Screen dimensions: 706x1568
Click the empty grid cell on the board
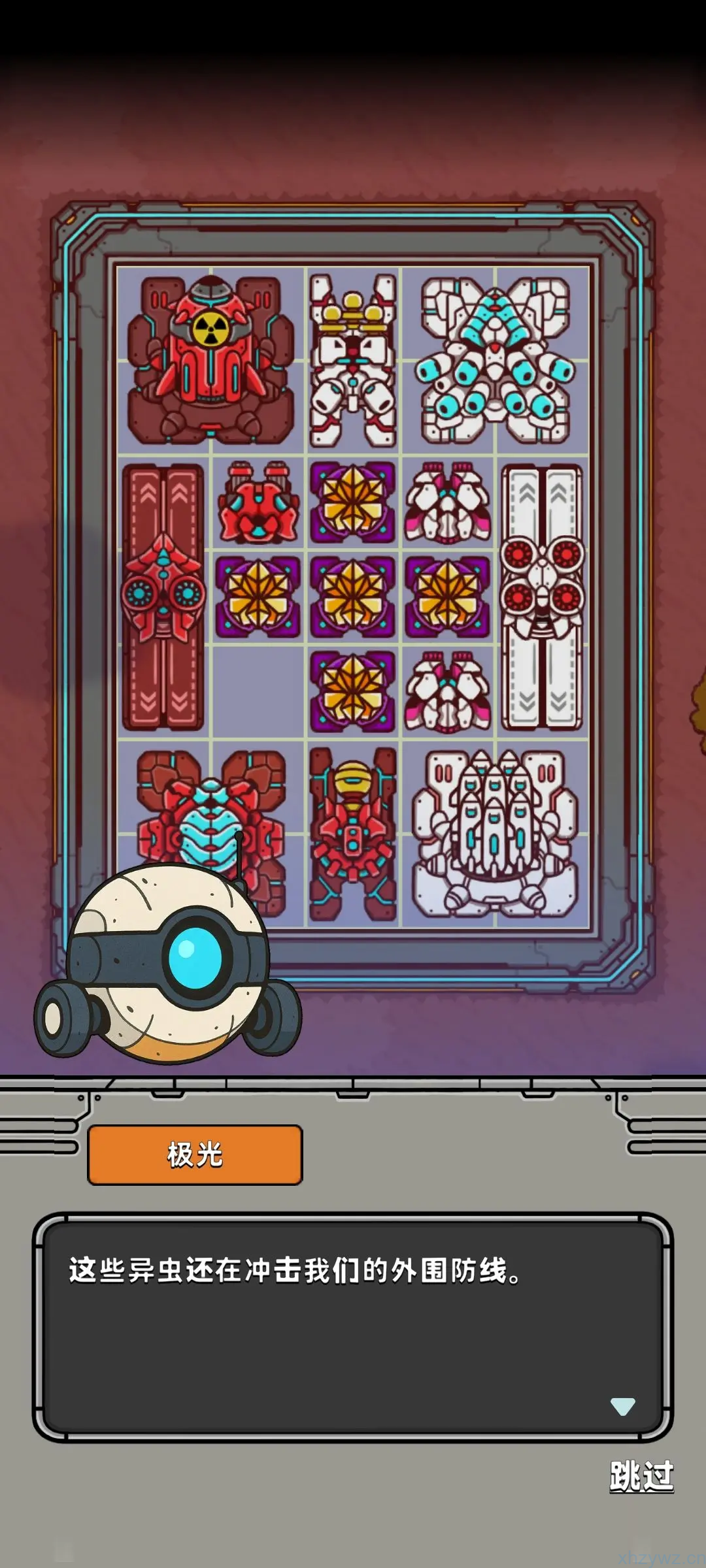click(x=258, y=692)
